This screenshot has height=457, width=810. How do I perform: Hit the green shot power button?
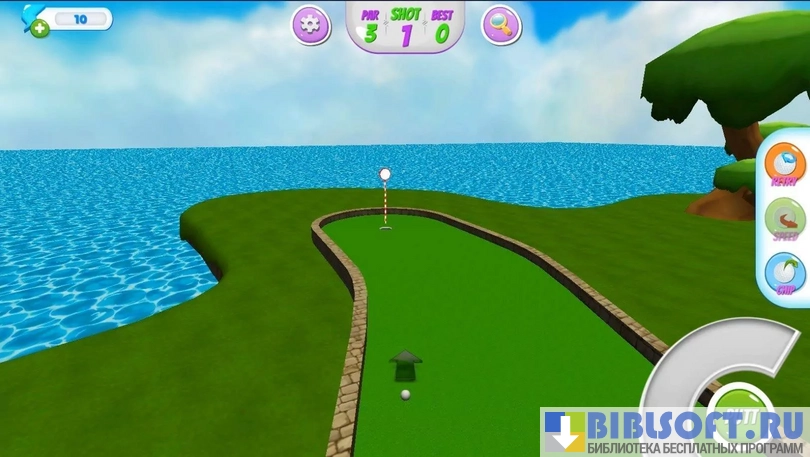point(738,401)
